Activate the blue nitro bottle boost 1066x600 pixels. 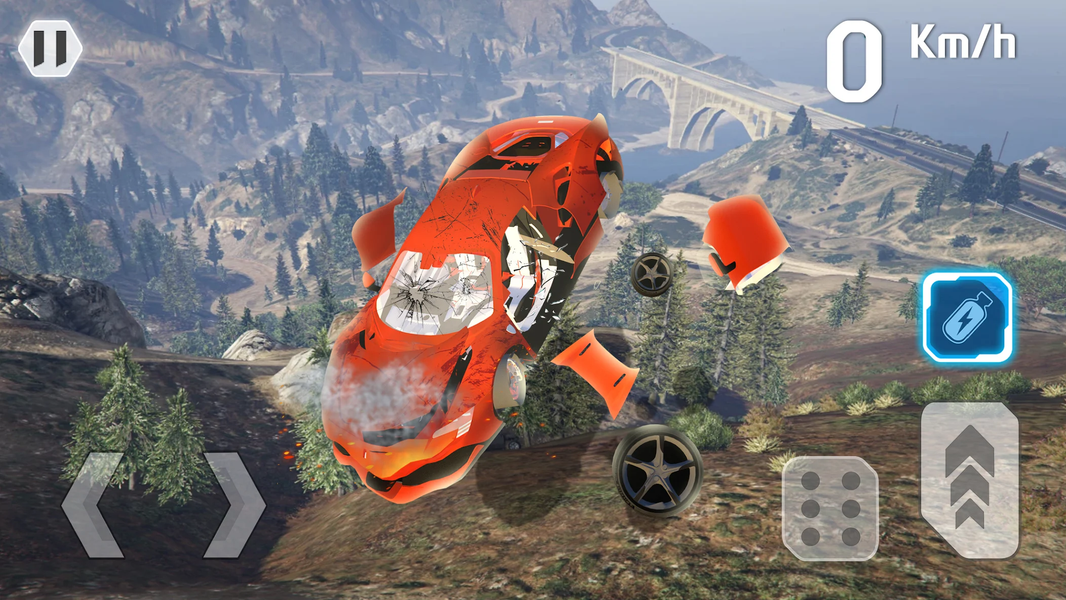tap(967, 317)
